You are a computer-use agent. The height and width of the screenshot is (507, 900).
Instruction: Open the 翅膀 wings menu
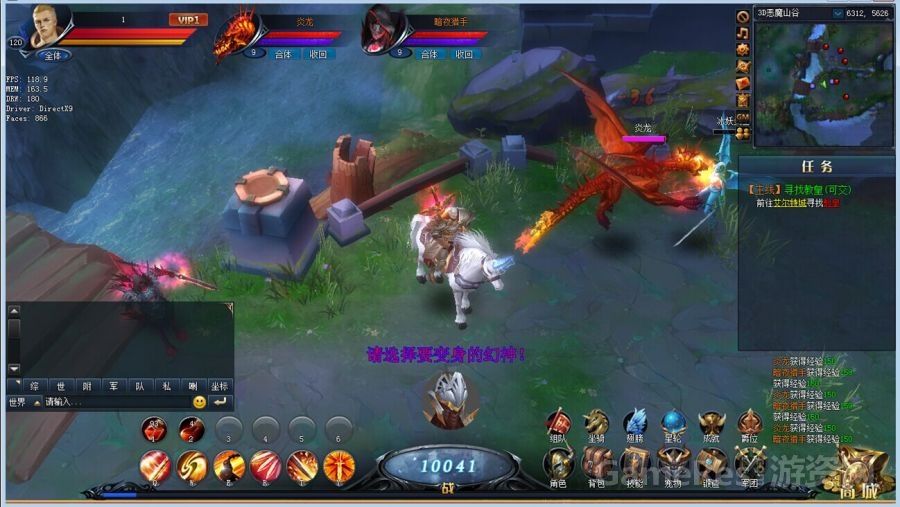[636, 423]
